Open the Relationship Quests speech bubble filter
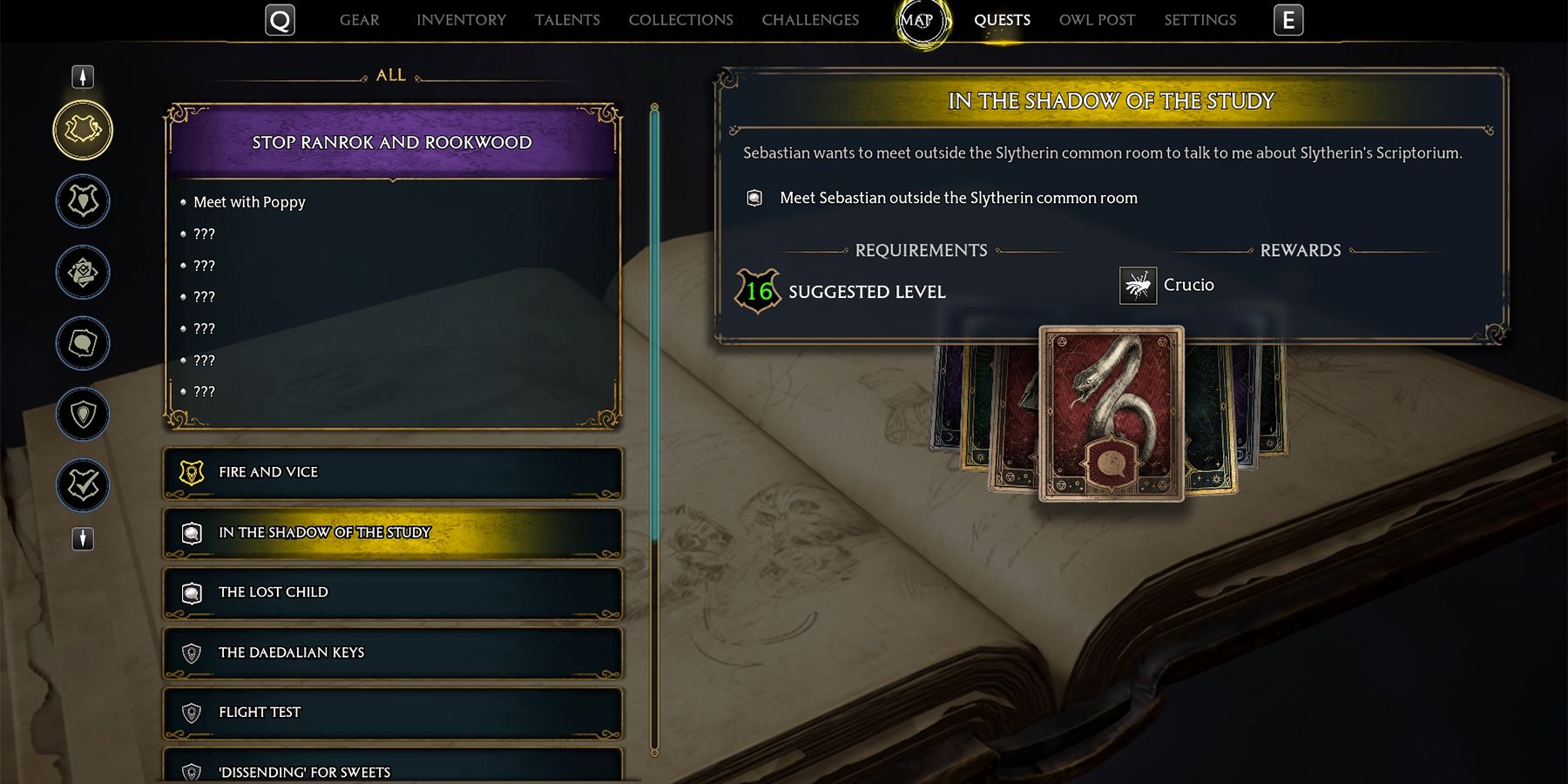 [83, 342]
